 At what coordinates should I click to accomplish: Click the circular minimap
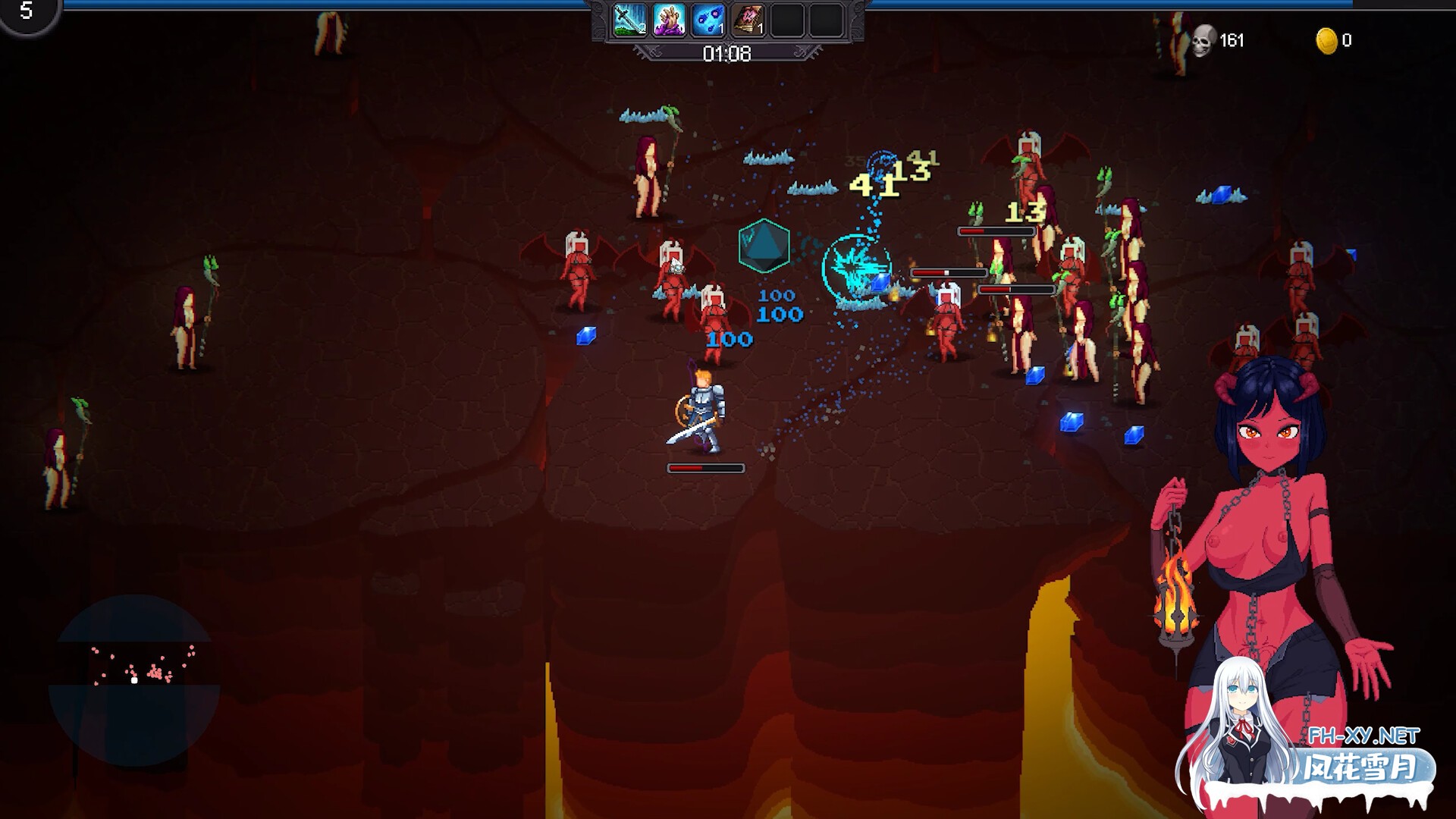pyautogui.click(x=134, y=680)
